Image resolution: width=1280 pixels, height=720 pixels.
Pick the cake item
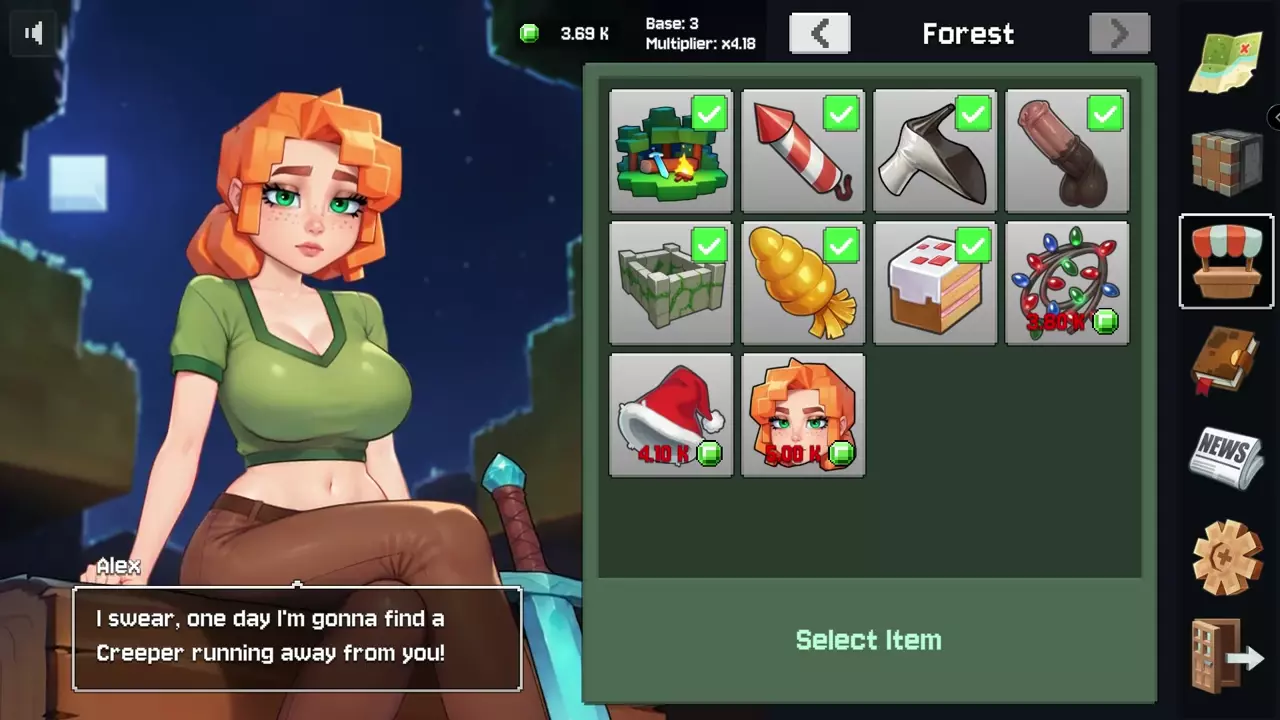pos(935,283)
